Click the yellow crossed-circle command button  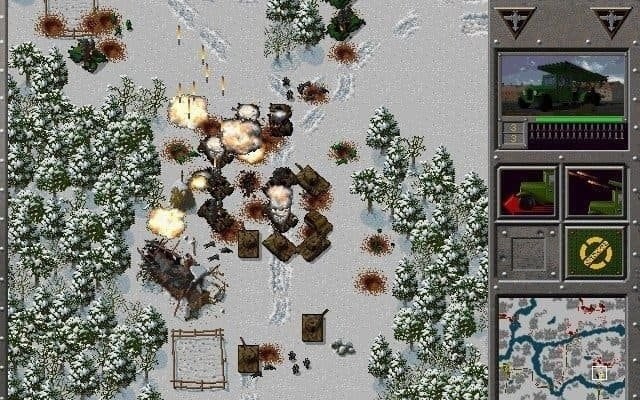coord(595,252)
